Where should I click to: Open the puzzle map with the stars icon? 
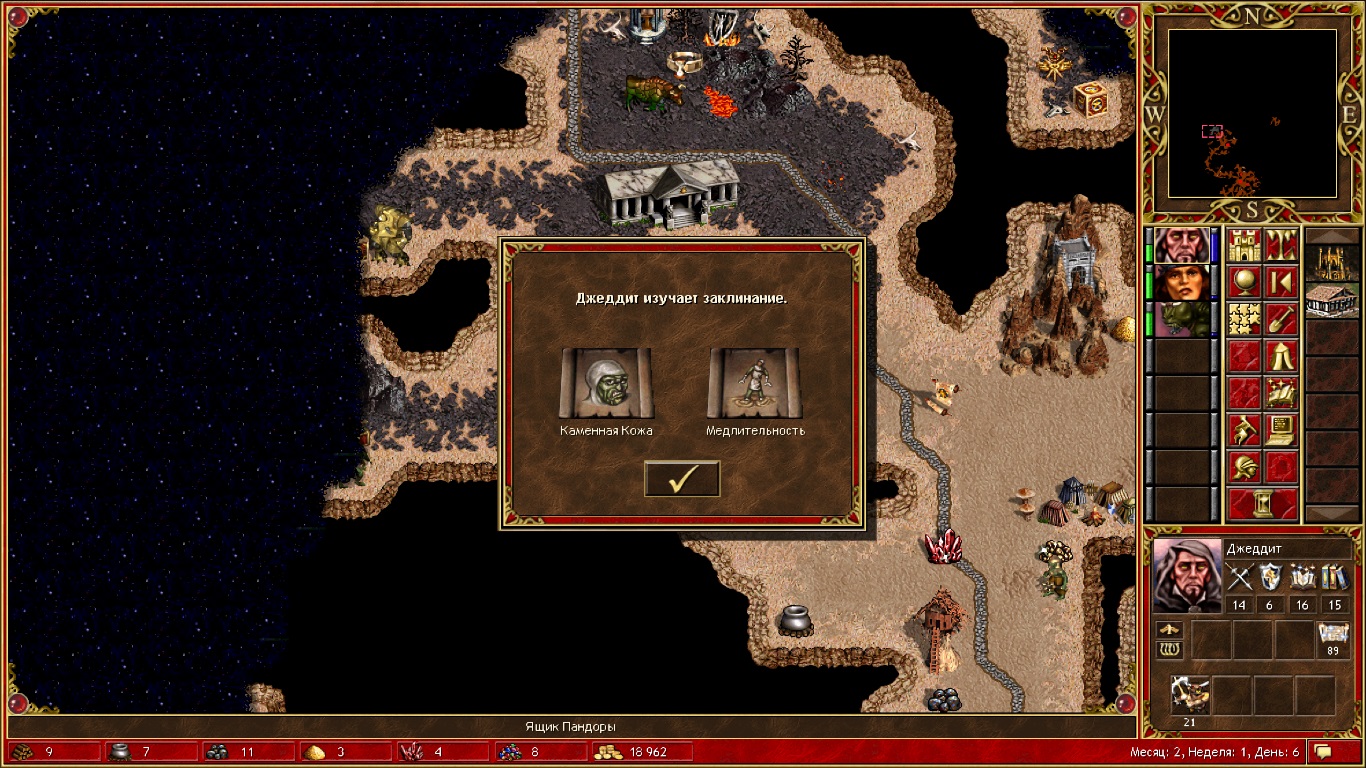pyautogui.click(x=1245, y=320)
